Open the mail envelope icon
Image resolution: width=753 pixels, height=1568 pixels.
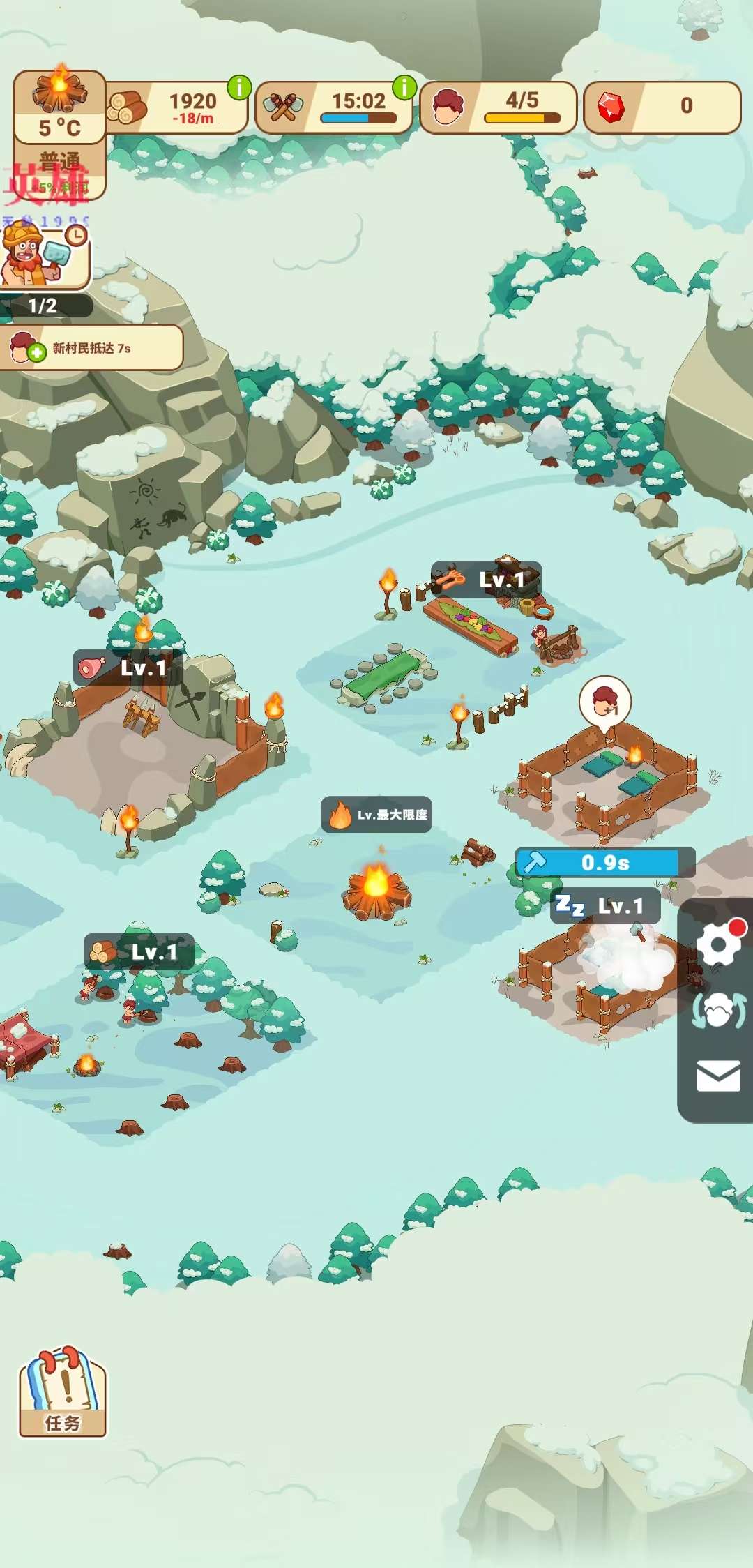[x=718, y=1076]
